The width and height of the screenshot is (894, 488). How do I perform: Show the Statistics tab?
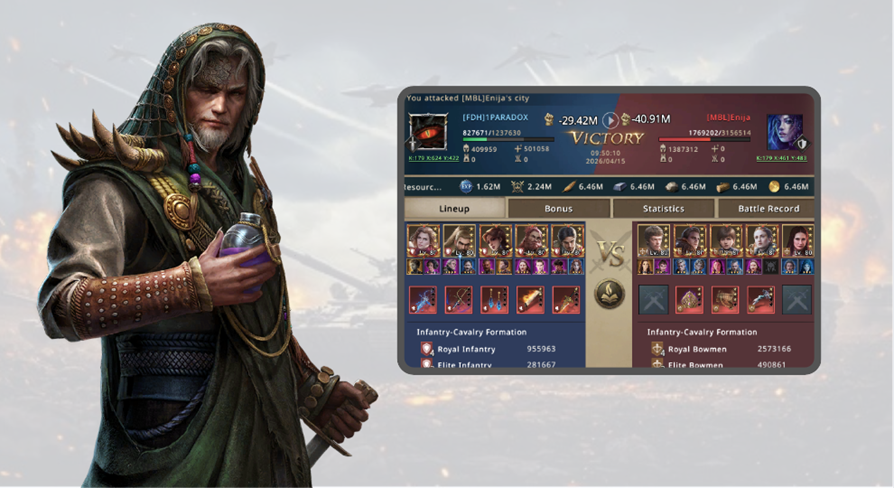[663, 209]
